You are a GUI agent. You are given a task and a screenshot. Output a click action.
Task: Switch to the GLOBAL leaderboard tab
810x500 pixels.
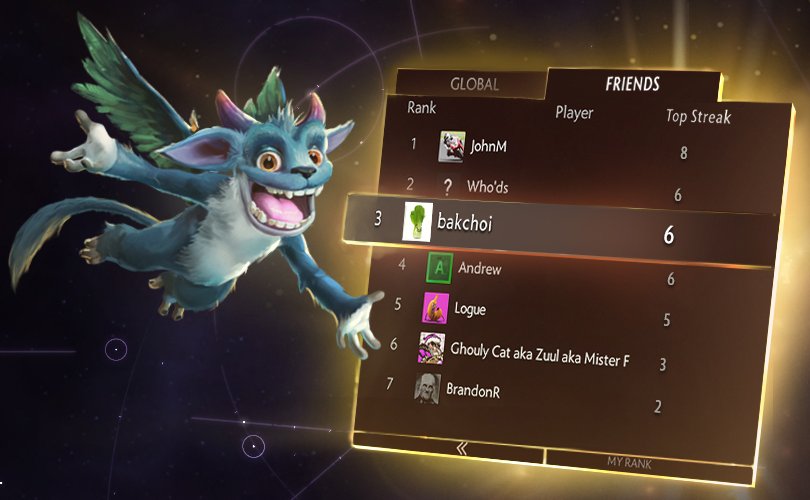tap(474, 85)
